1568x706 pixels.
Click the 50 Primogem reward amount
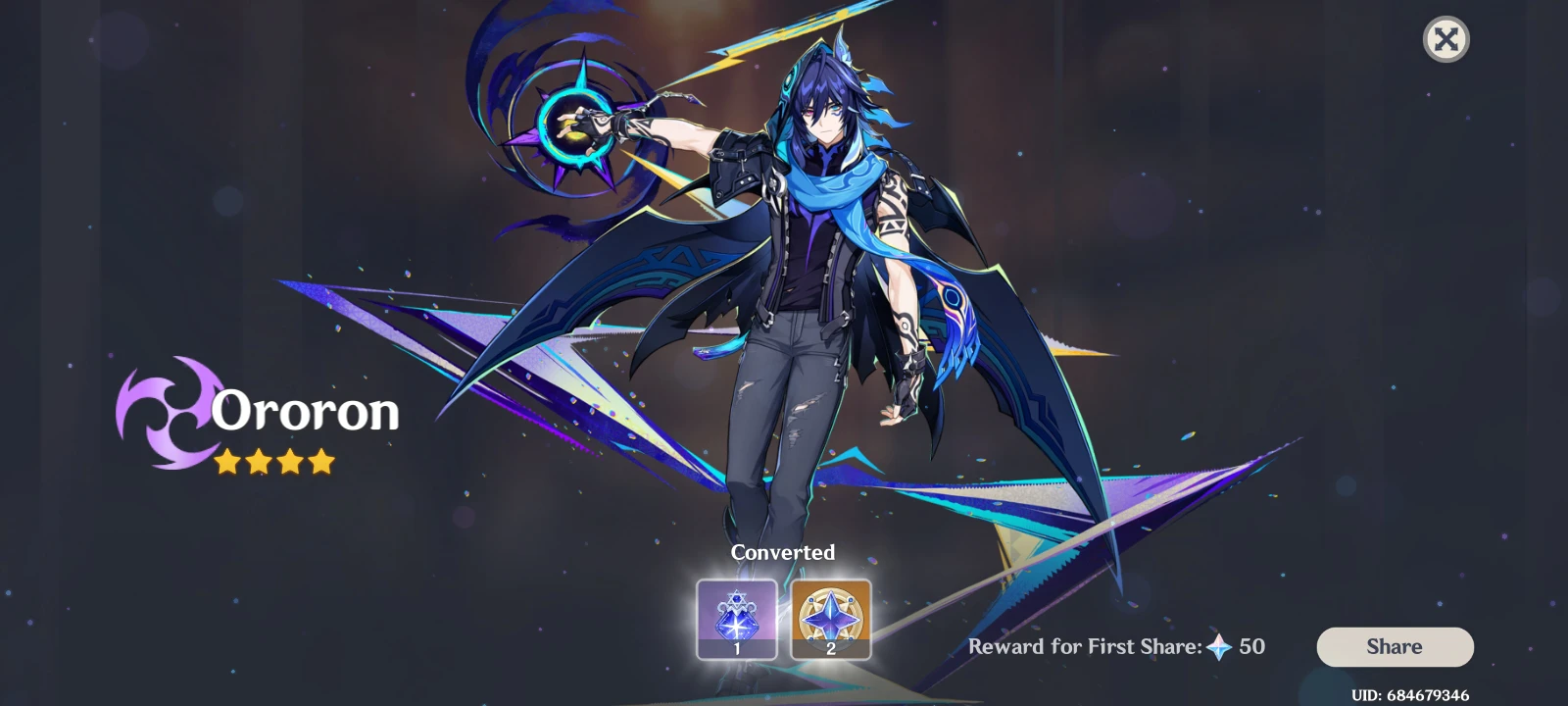1252,646
